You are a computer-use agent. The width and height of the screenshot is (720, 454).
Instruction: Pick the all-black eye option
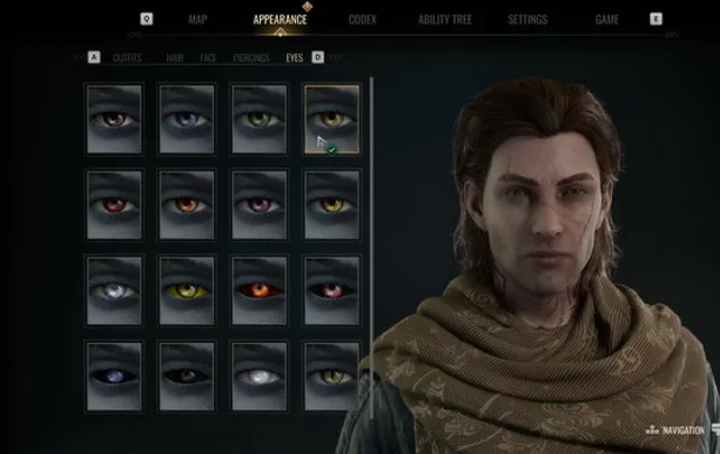187,376
